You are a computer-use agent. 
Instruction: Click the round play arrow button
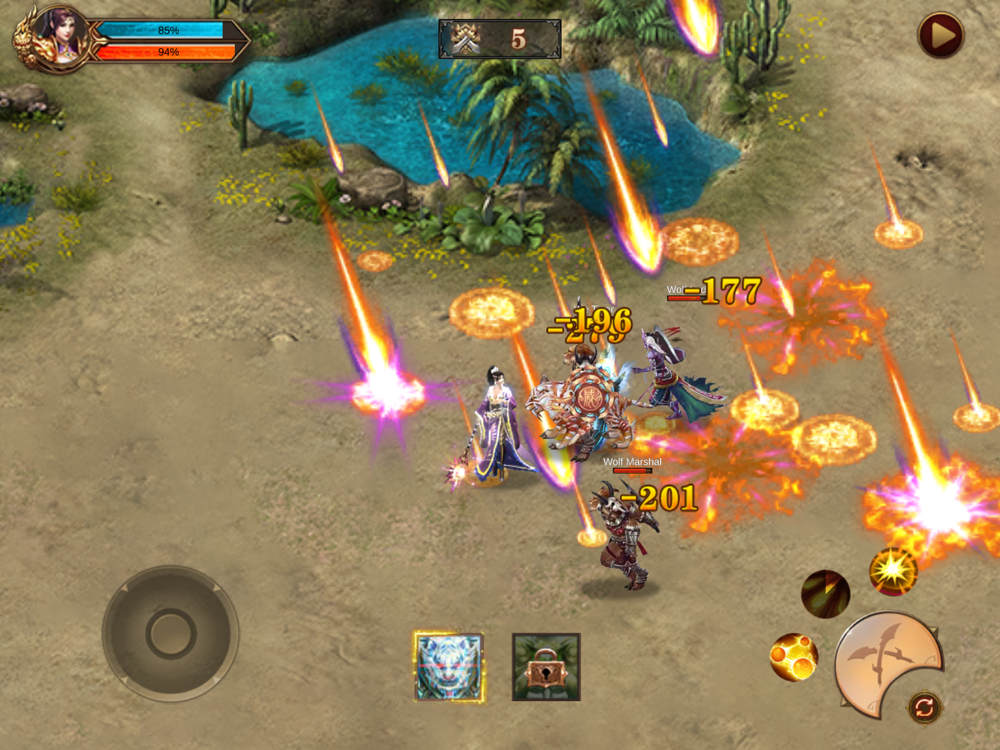(x=941, y=36)
